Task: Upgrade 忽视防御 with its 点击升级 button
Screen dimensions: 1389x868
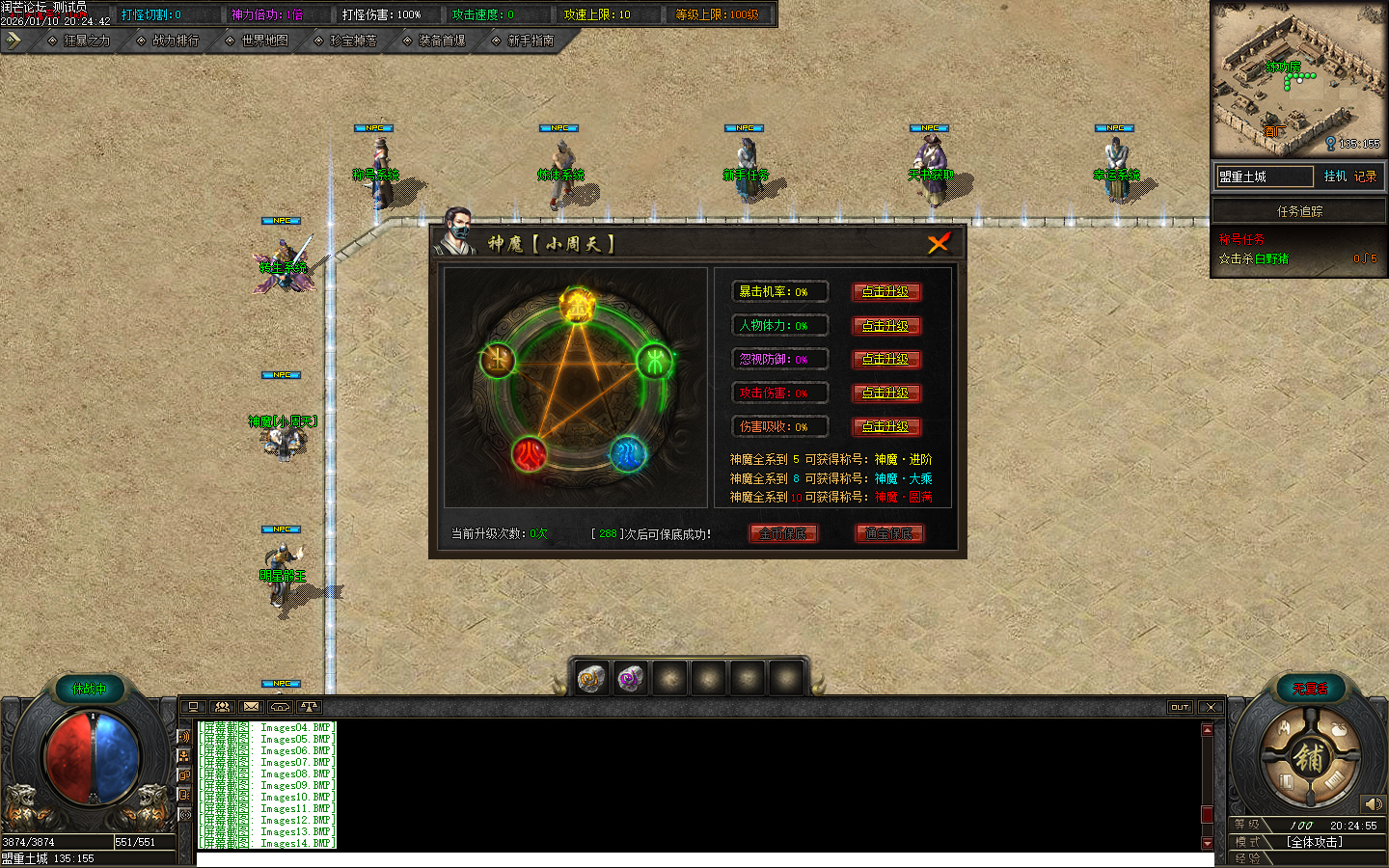Action: pyautogui.click(x=885, y=359)
